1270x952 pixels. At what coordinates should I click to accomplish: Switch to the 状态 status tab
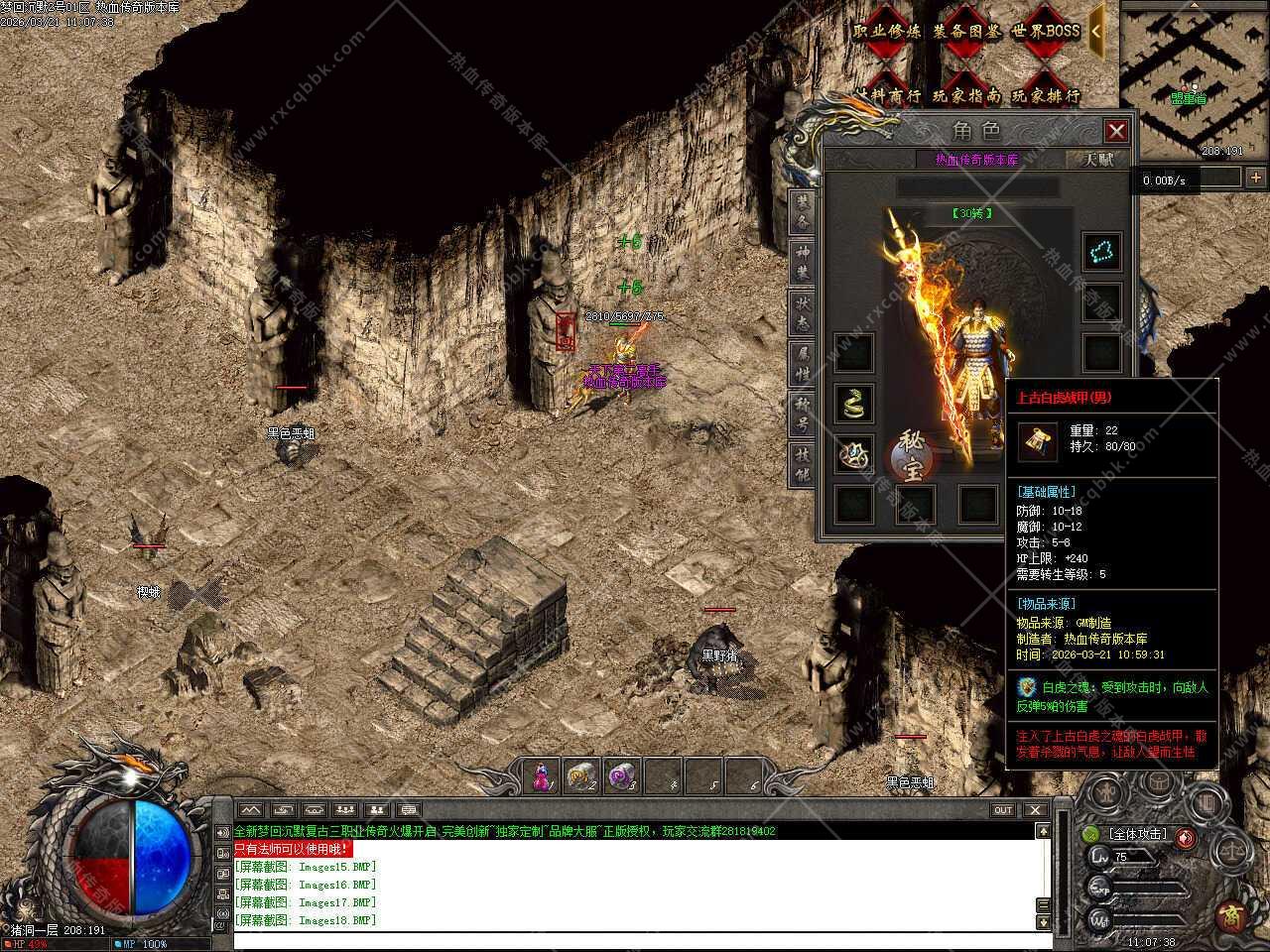pyautogui.click(x=802, y=313)
